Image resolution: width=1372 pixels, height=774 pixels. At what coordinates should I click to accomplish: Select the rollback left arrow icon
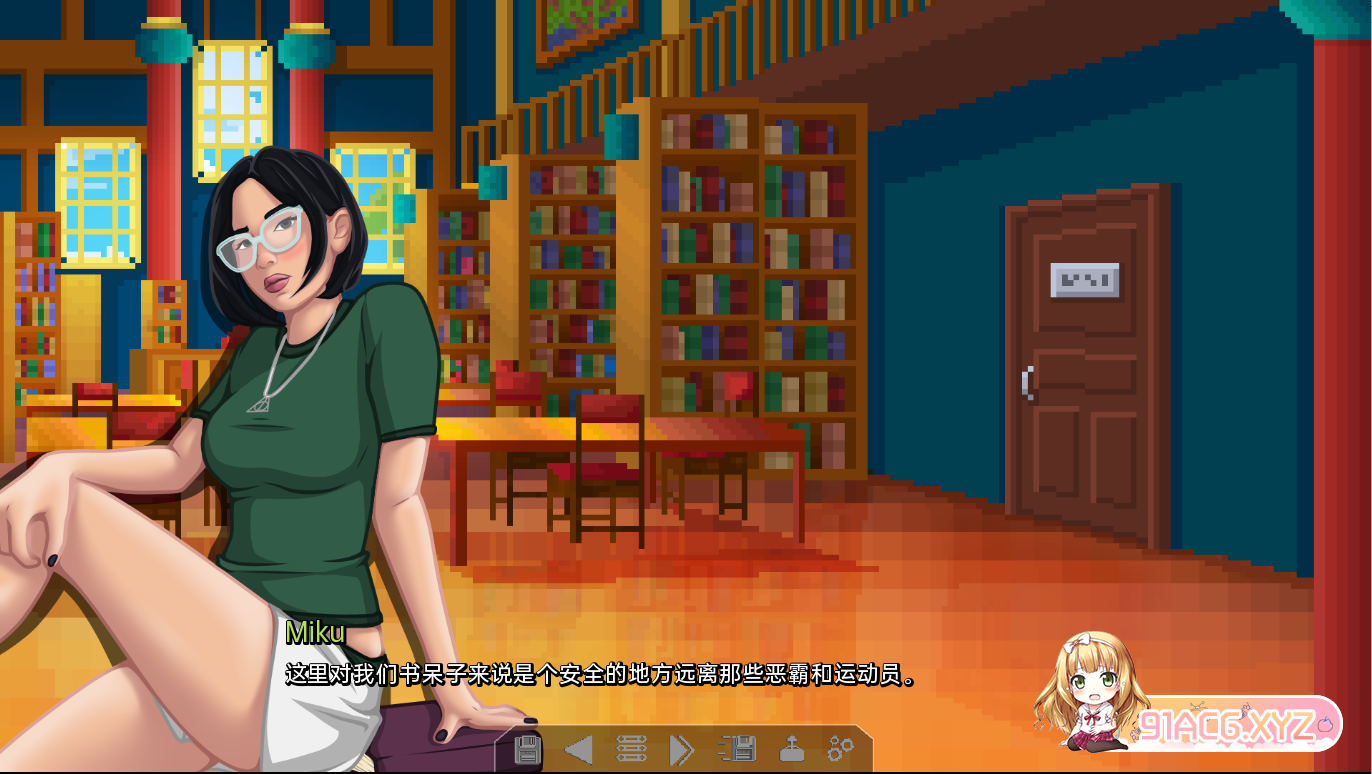click(x=577, y=748)
